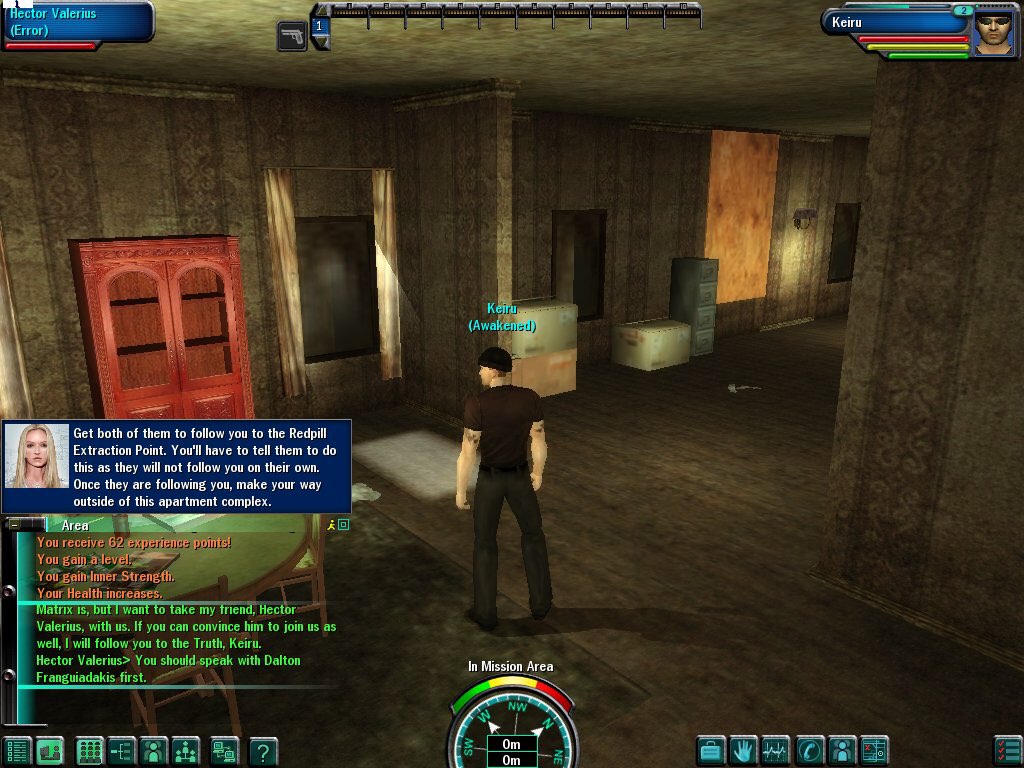Click the open hand icon
The height and width of the screenshot is (768, 1024).
pyautogui.click(x=741, y=750)
